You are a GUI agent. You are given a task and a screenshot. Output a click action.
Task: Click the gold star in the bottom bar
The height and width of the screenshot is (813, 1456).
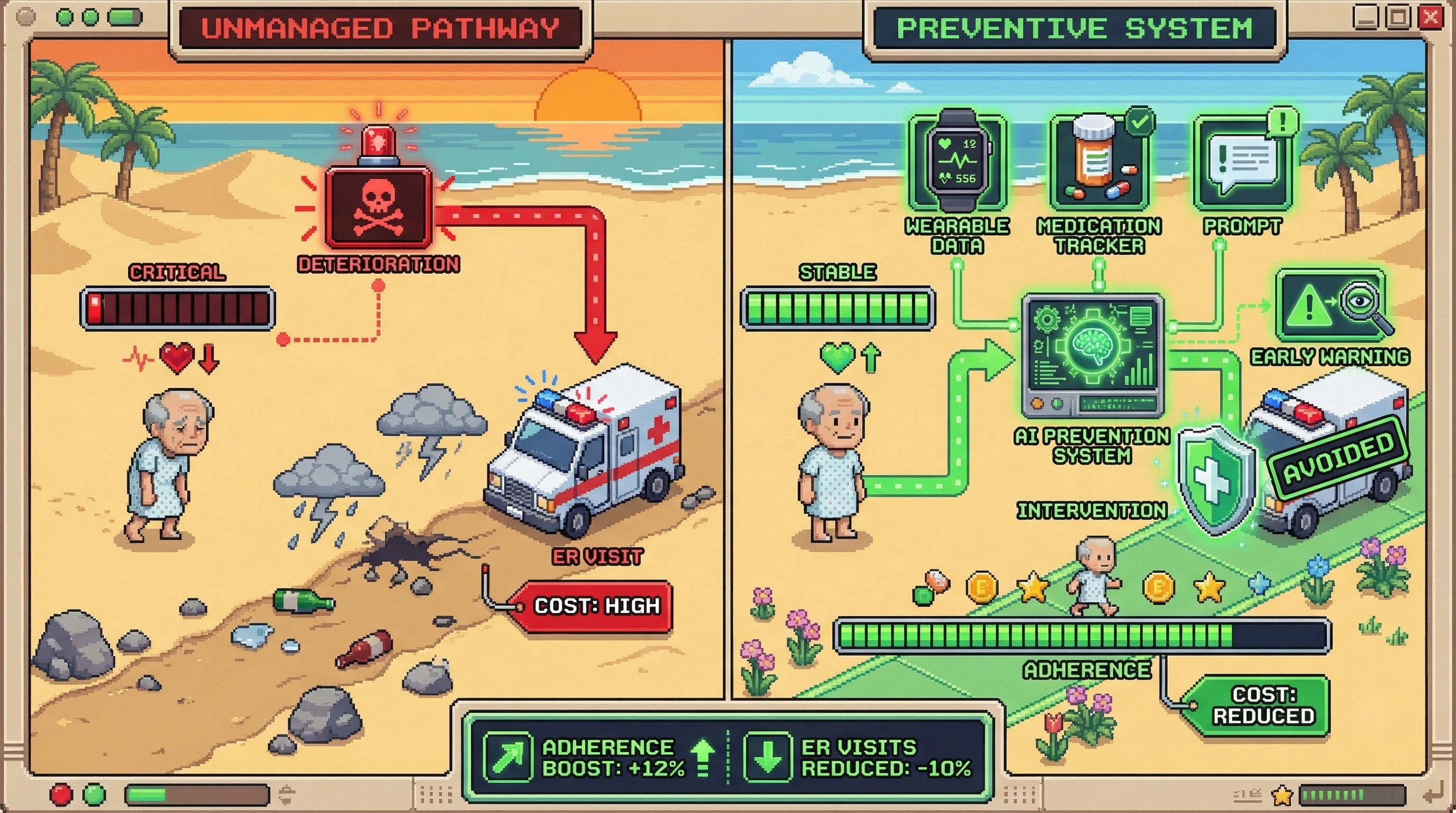[x=1281, y=795]
